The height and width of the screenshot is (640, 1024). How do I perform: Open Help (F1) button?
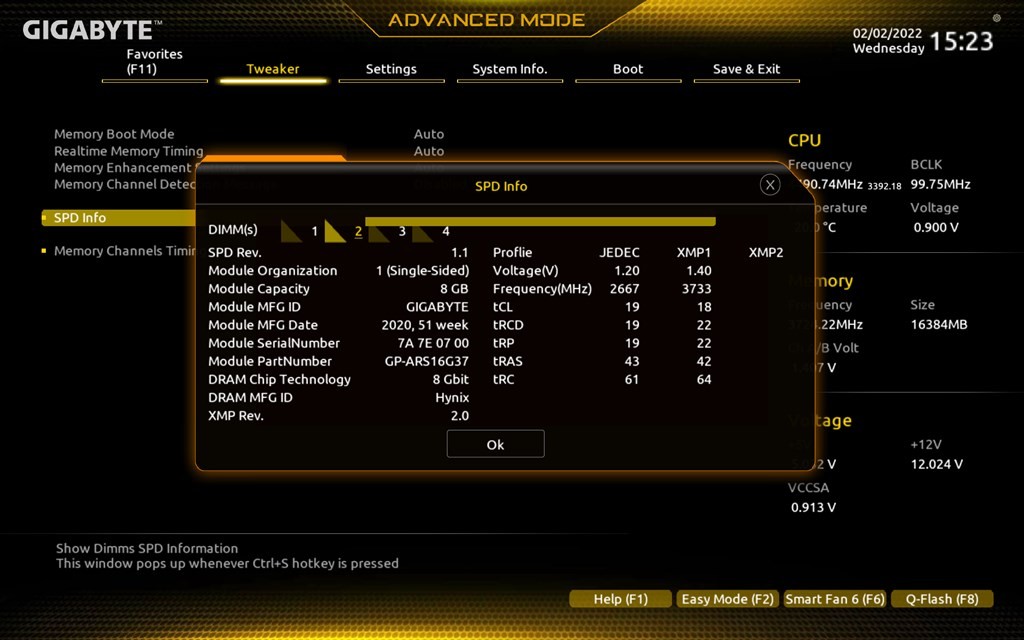[620, 599]
